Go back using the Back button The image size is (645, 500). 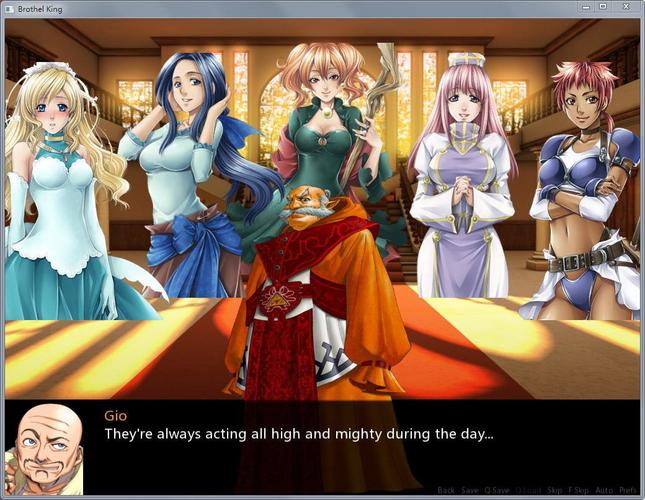point(446,490)
